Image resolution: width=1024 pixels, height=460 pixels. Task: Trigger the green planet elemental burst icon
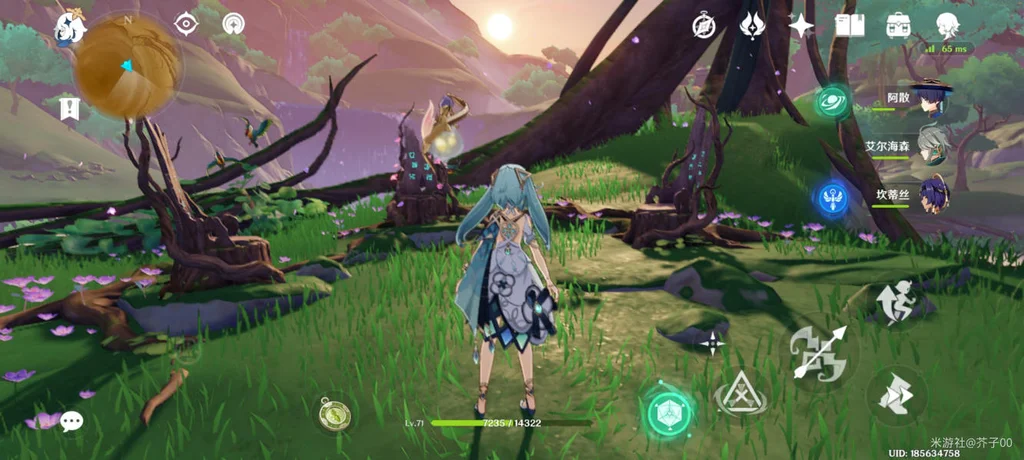click(x=831, y=103)
